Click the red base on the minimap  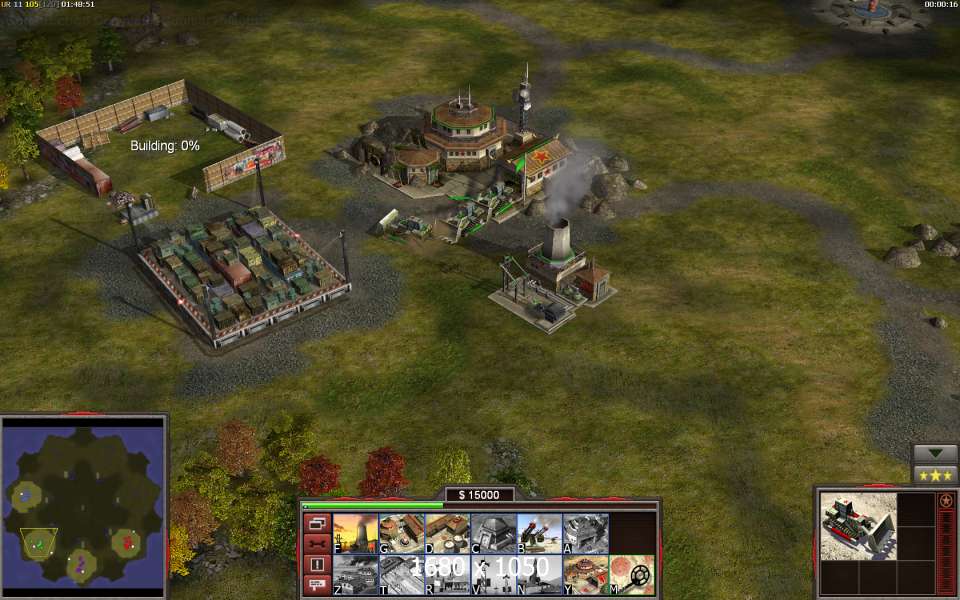(127, 543)
